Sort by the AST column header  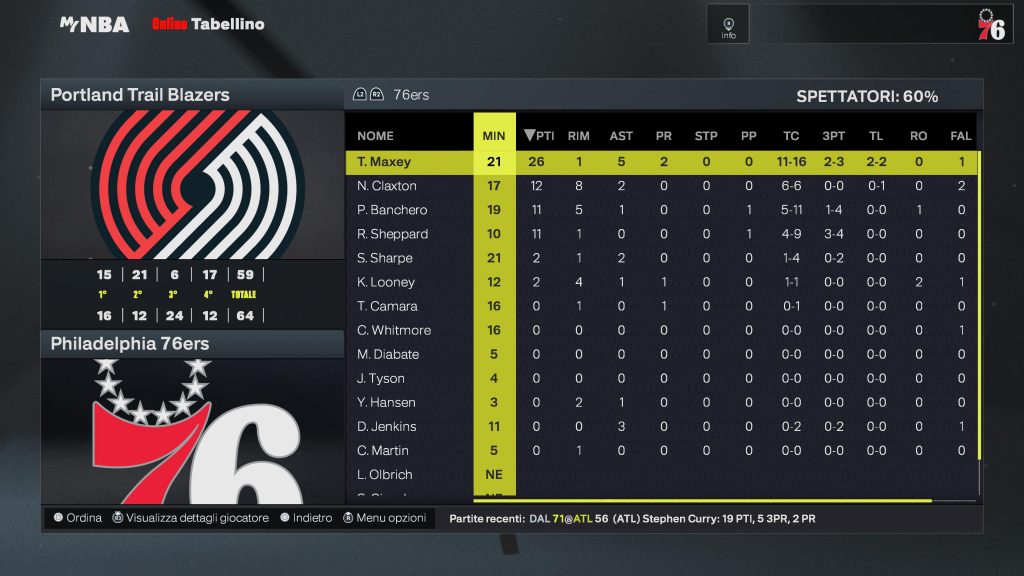pyautogui.click(x=621, y=136)
